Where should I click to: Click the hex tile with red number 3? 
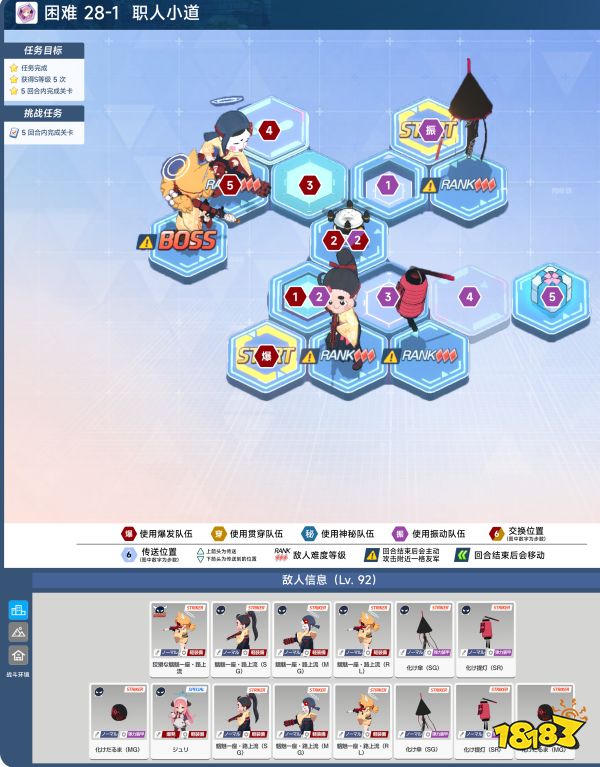pyautogui.click(x=310, y=185)
